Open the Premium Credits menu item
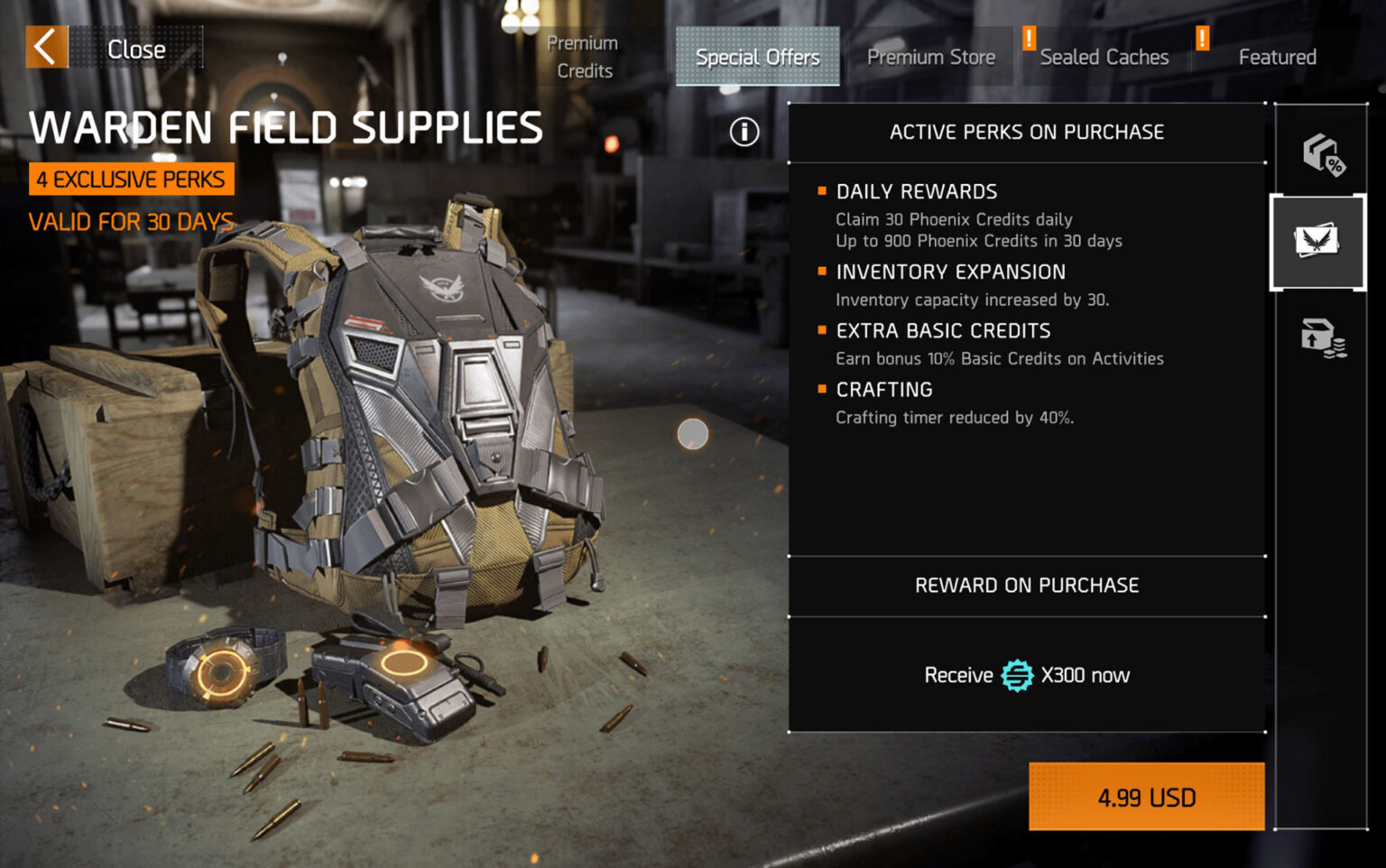The height and width of the screenshot is (868, 1386). coord(582,56)
